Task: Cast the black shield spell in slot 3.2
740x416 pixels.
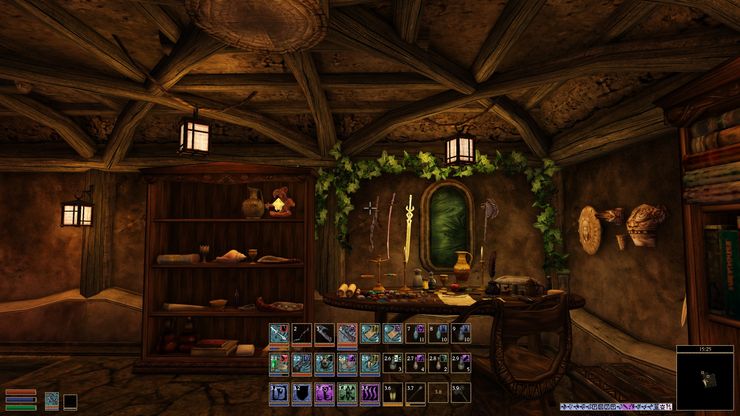Action: pos(301,393)
